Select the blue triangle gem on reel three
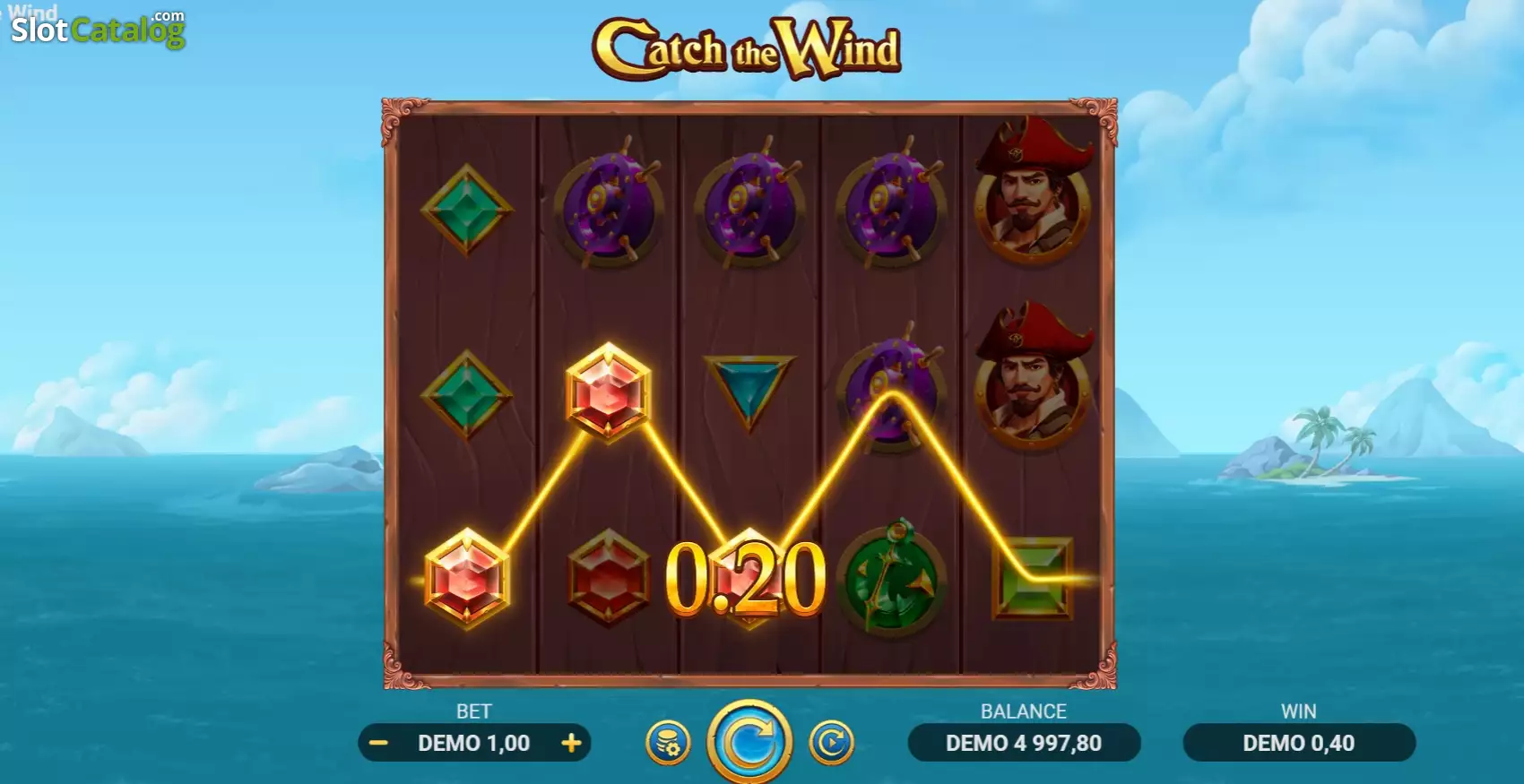The image size is (1524, 784). pos(749,385)
